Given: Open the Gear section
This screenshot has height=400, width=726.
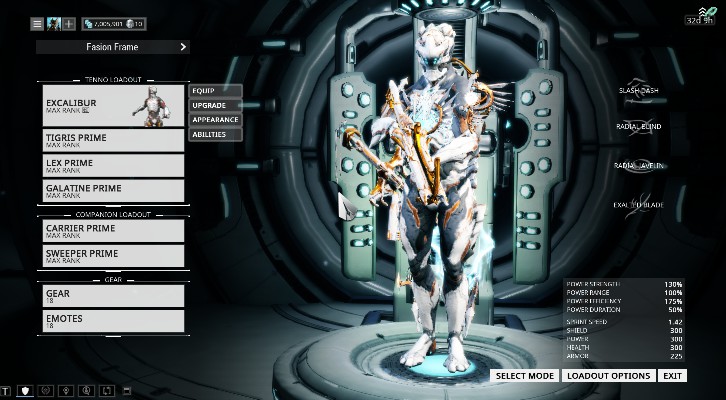Looking at the screenshot, I should pos(113,296).
